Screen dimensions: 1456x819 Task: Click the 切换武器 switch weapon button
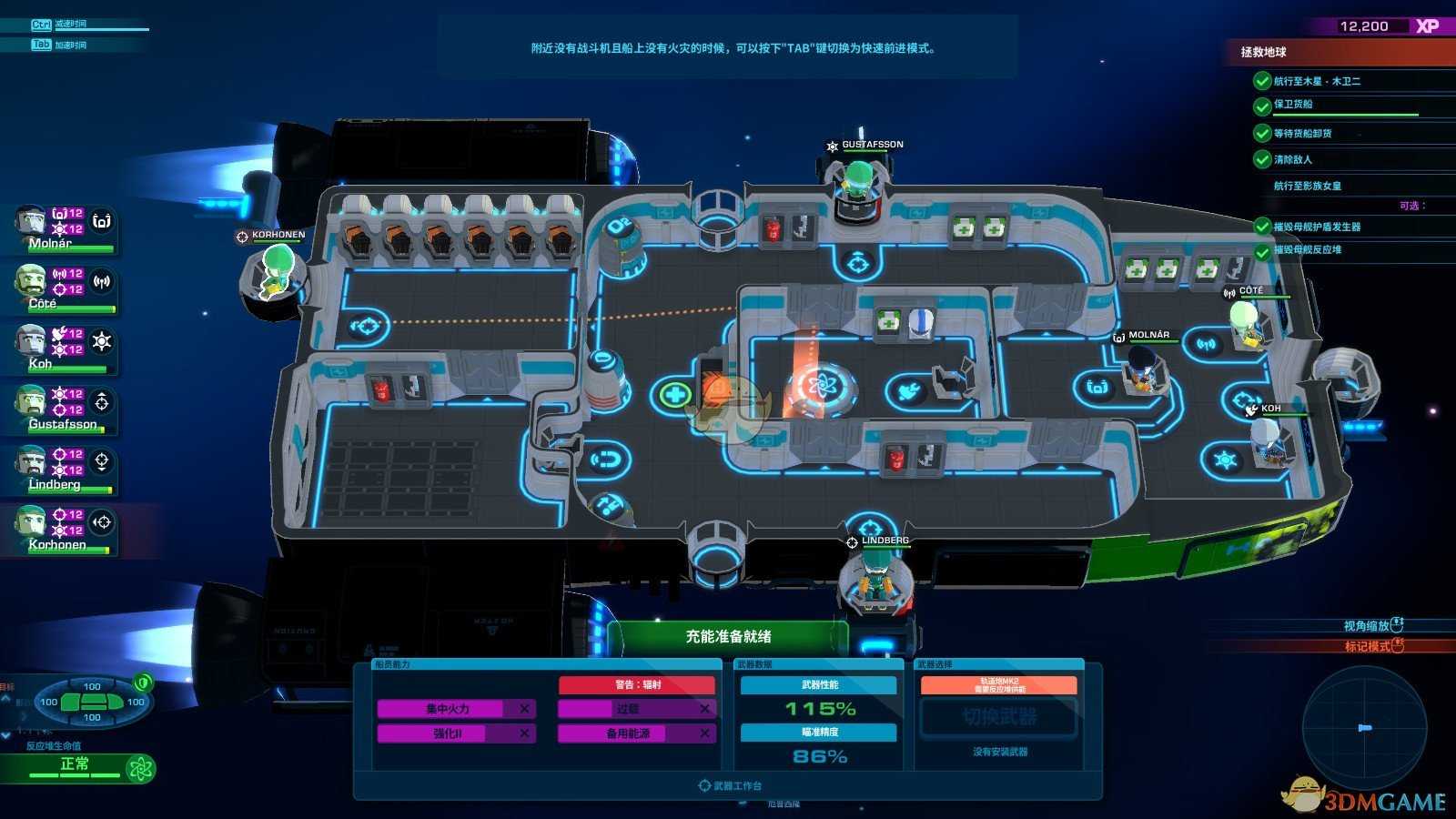click(x=999, y=718)
